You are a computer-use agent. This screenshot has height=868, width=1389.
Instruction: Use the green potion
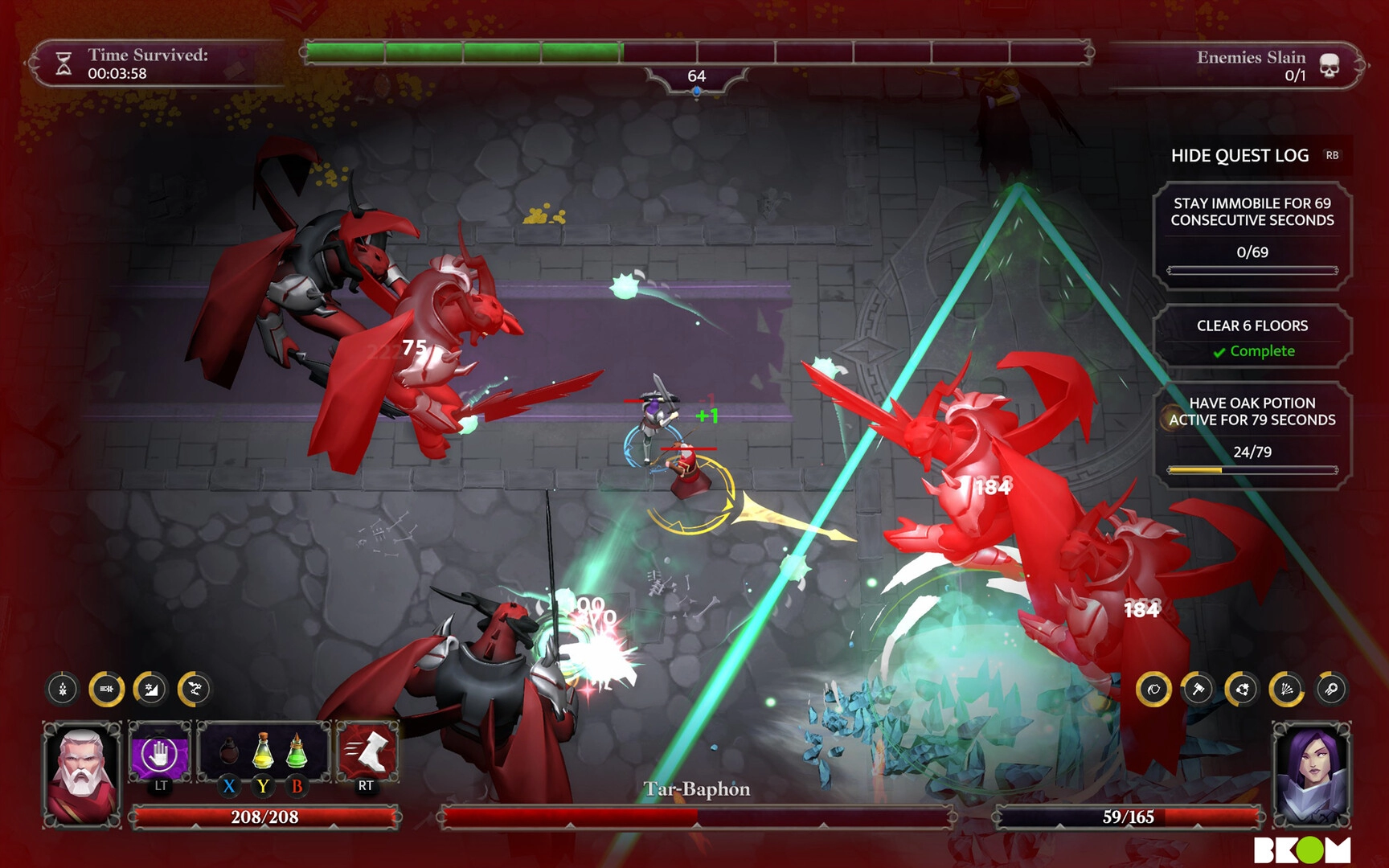coord(297,751)
